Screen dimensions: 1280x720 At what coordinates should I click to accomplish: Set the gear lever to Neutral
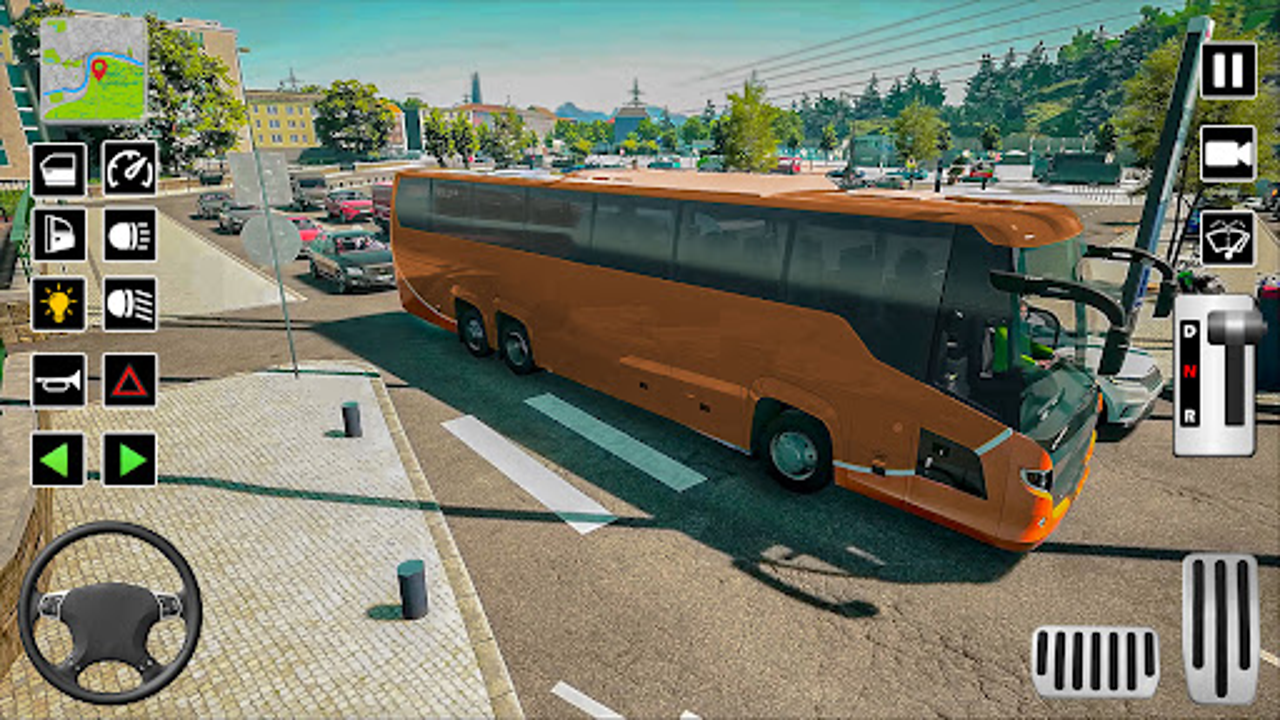coord(1190,370)
